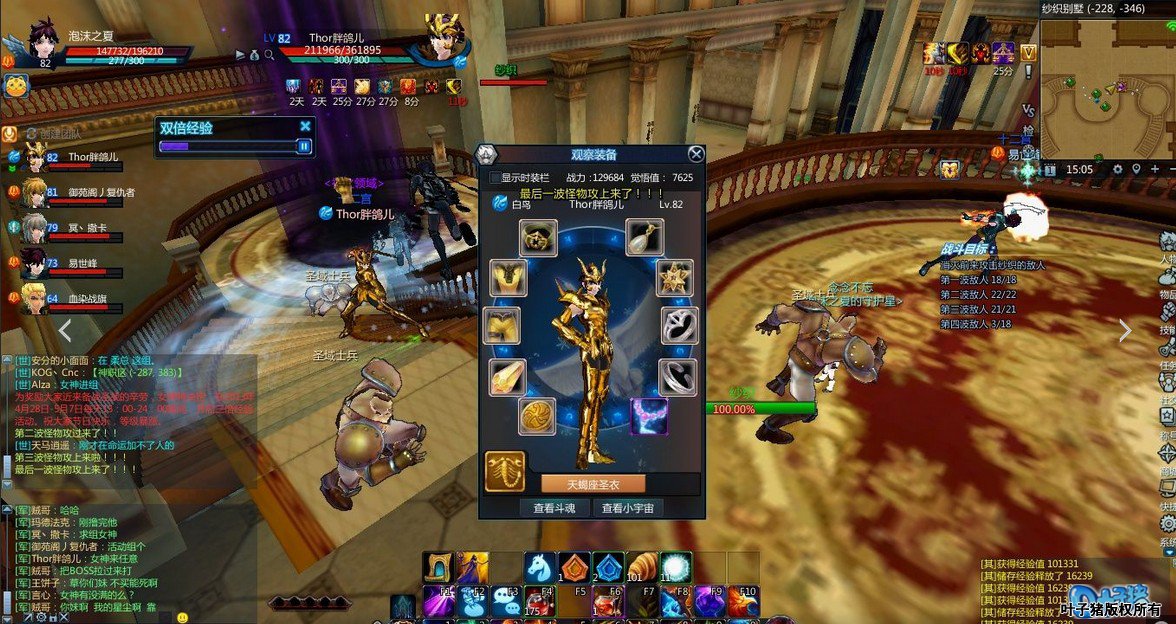Screen dimensions: 1176x624
Task: Inspect the glowing purple necklace slot
Action: pyautogui.click(x=649, y=416)
